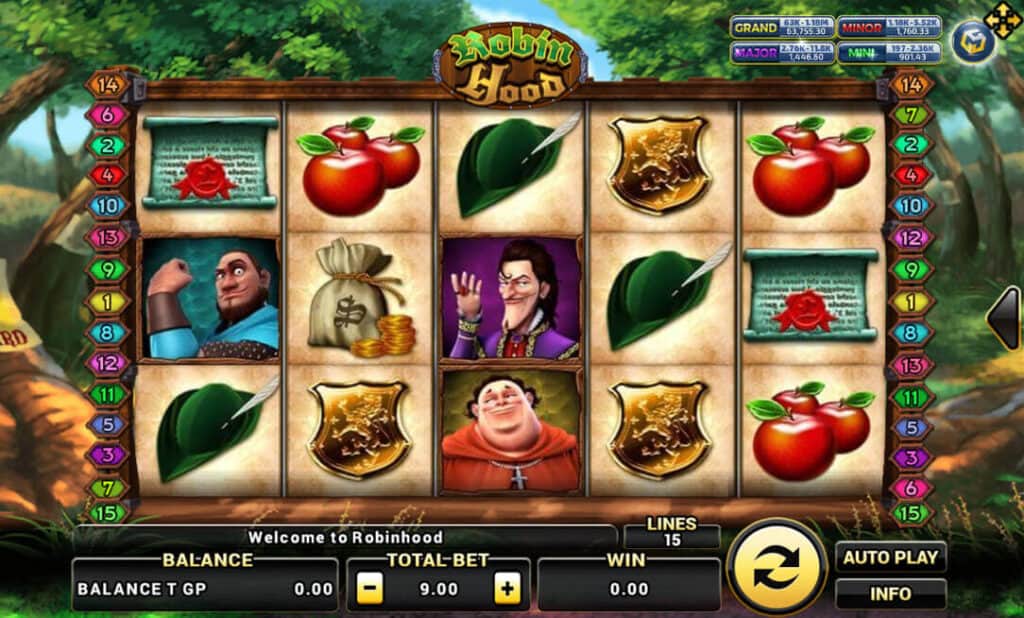
Task: Click the gold cube icon top right
Action: coord(972,43)
